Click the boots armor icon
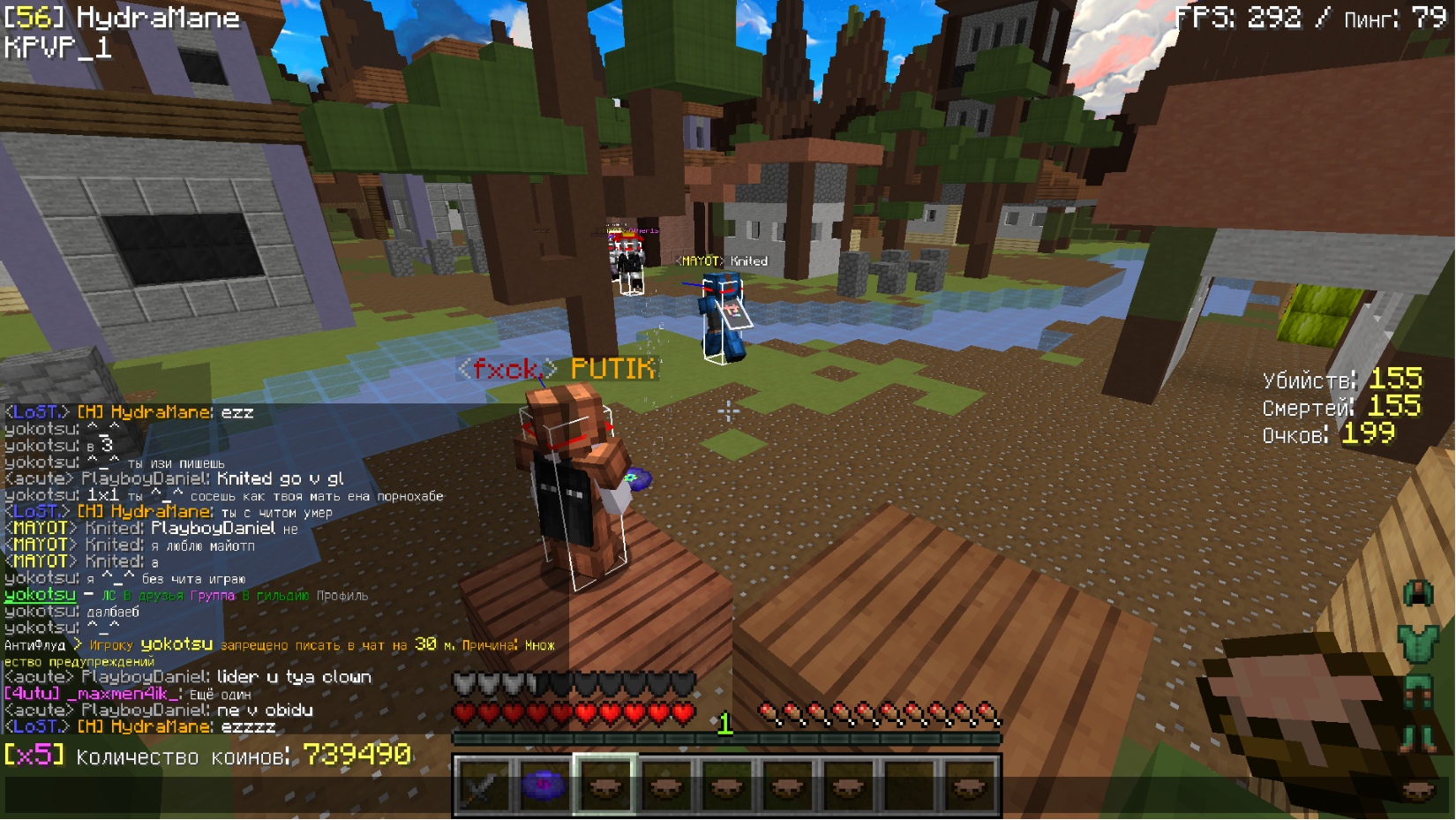The height and width of the screenshot is (820, 1456). pyautogui.click(x=1418, y=738)
